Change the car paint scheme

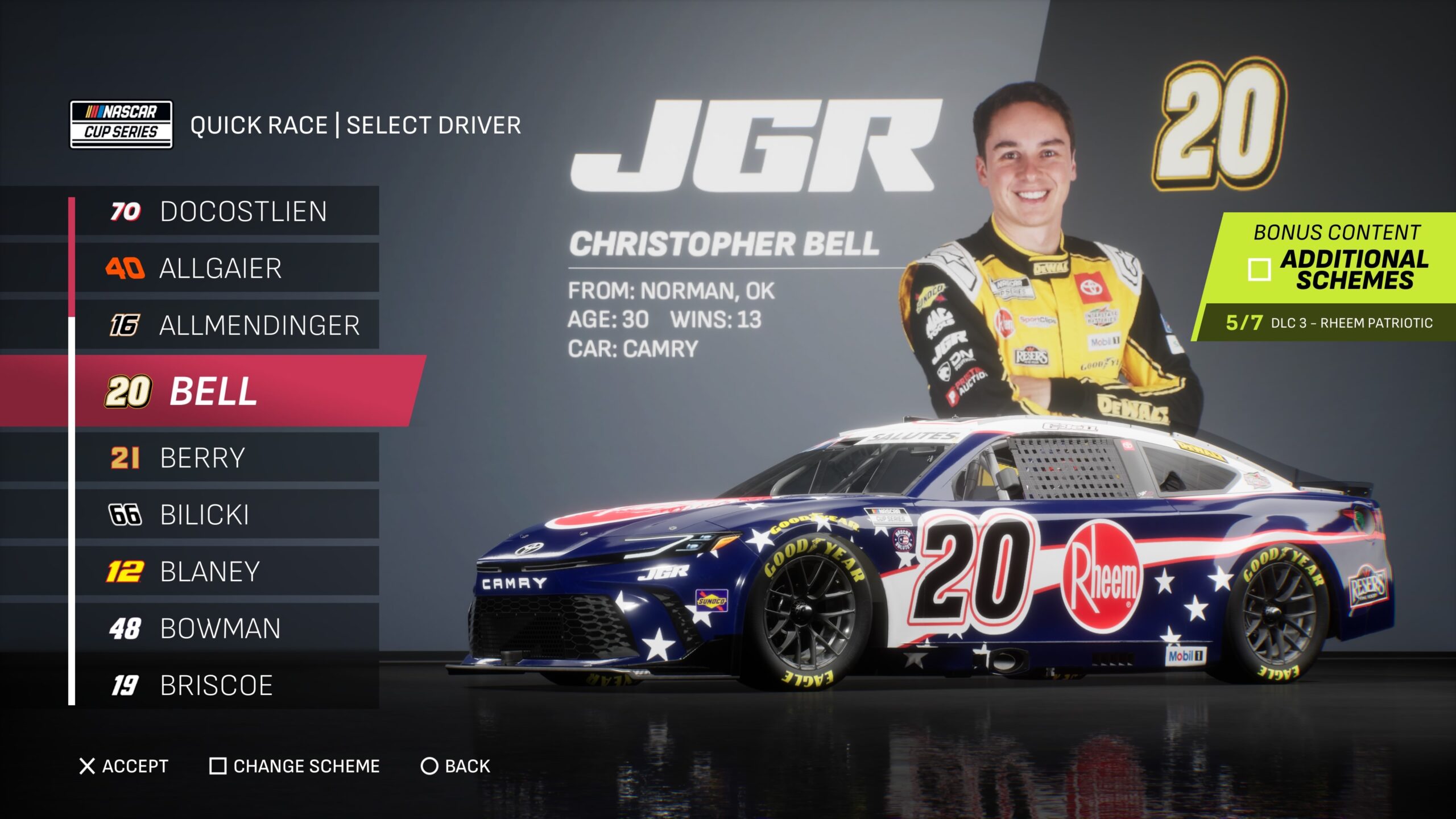(295, 766)
